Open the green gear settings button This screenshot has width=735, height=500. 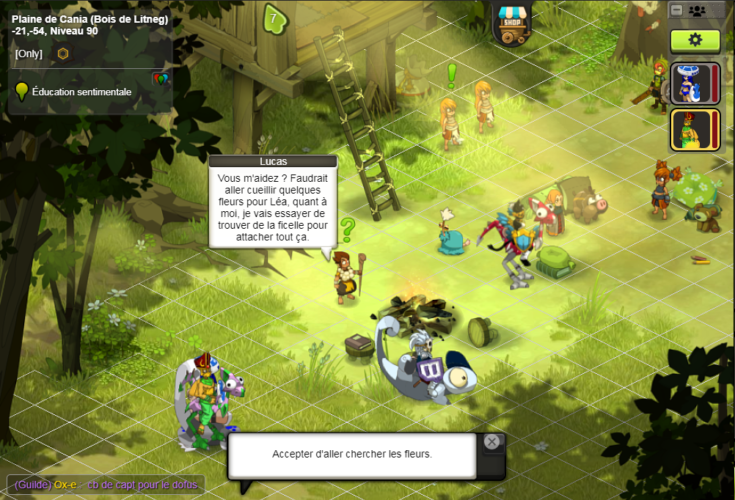pos(695,41)
